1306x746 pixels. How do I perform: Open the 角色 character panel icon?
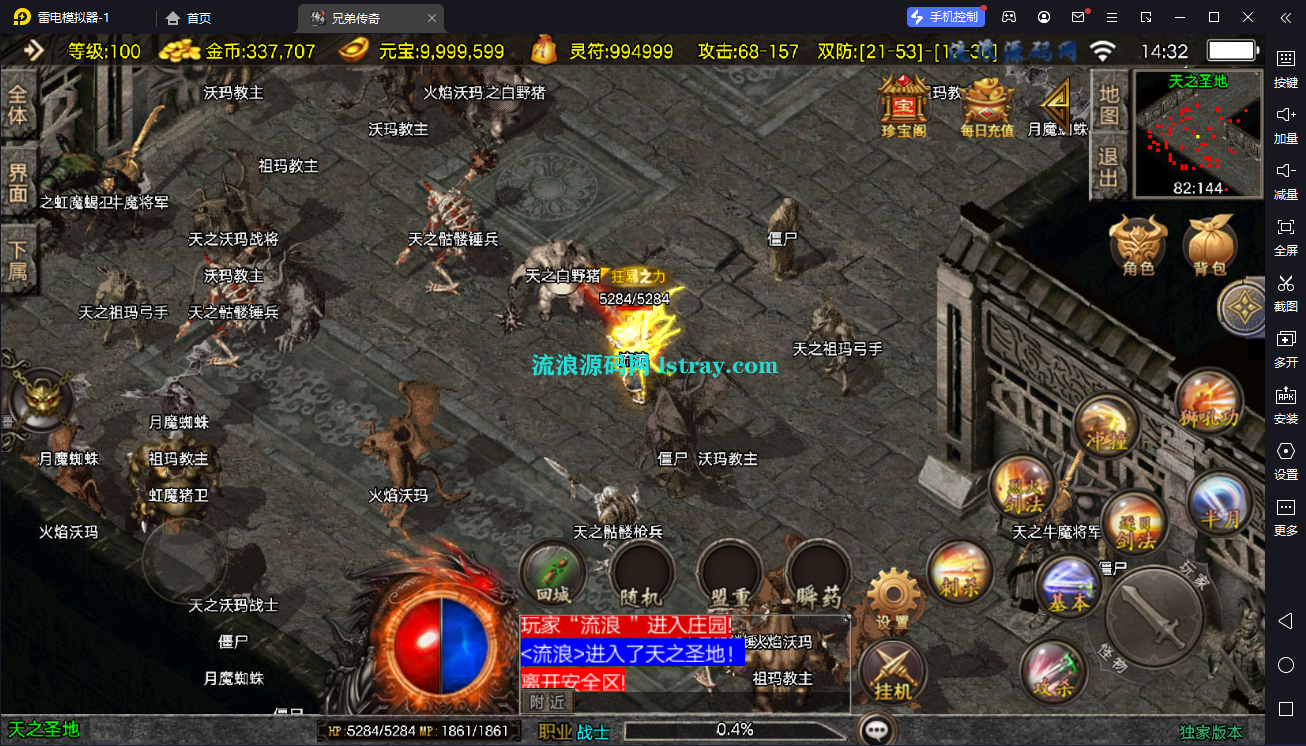click(1137, 243)
